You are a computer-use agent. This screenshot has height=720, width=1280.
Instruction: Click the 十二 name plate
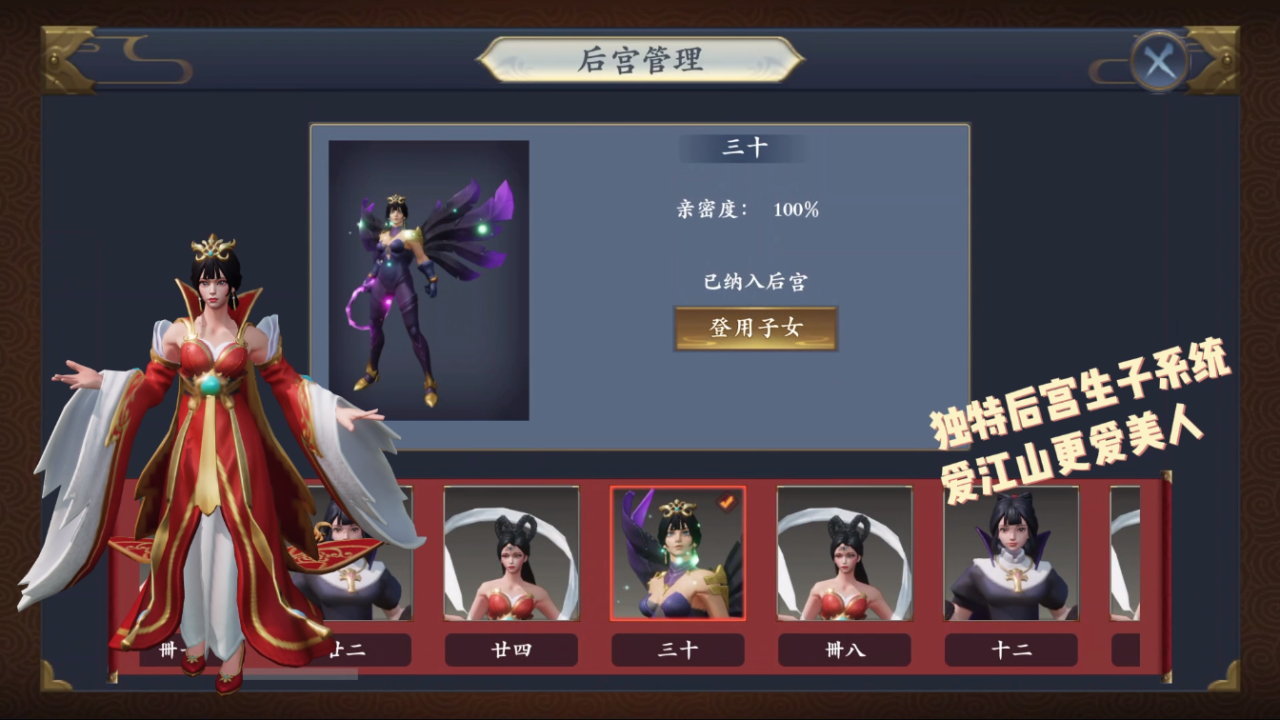(1010, 650)
